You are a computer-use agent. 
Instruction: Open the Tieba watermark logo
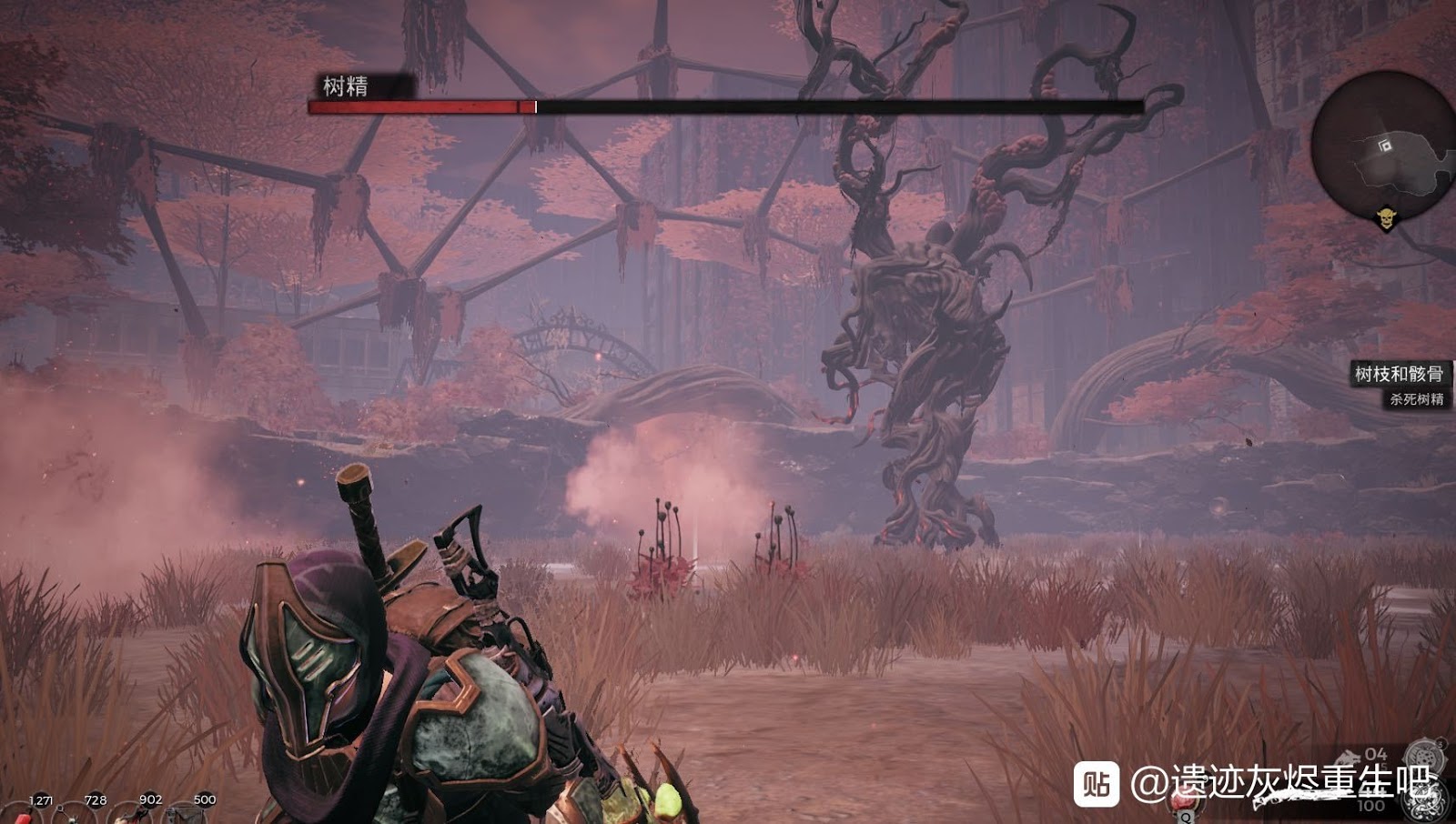pyautogui.click(x=1096, y=784)
